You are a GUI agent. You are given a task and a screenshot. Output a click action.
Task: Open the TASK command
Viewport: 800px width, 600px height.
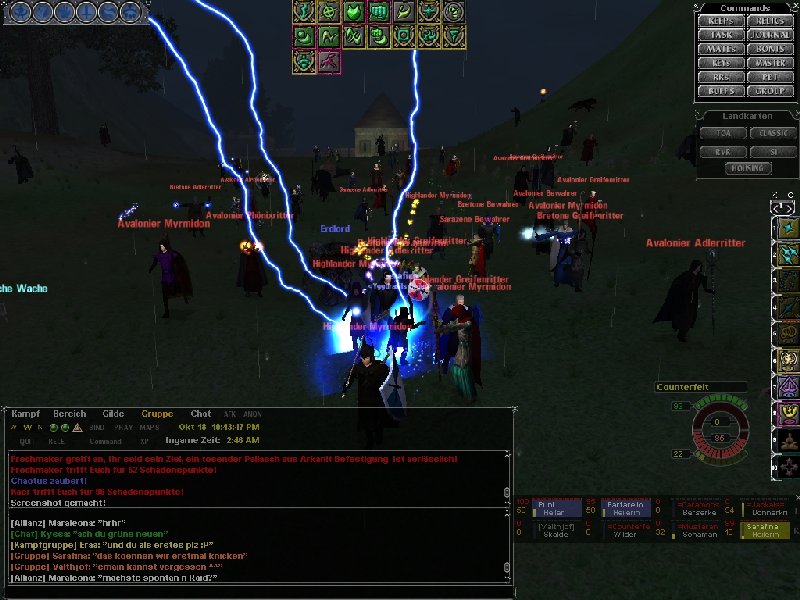point(721,34)
